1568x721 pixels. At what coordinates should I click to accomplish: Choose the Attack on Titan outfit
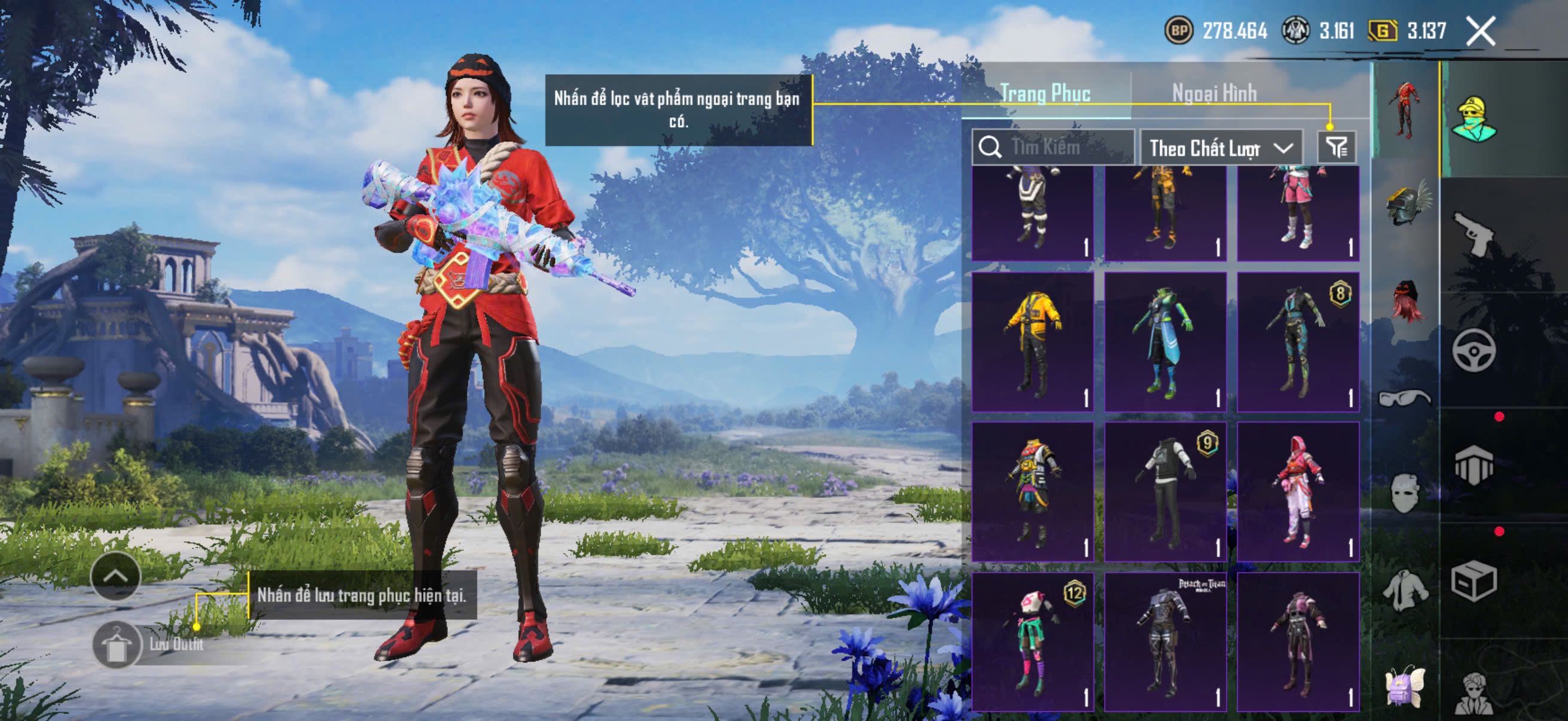tap(1165, 641)
